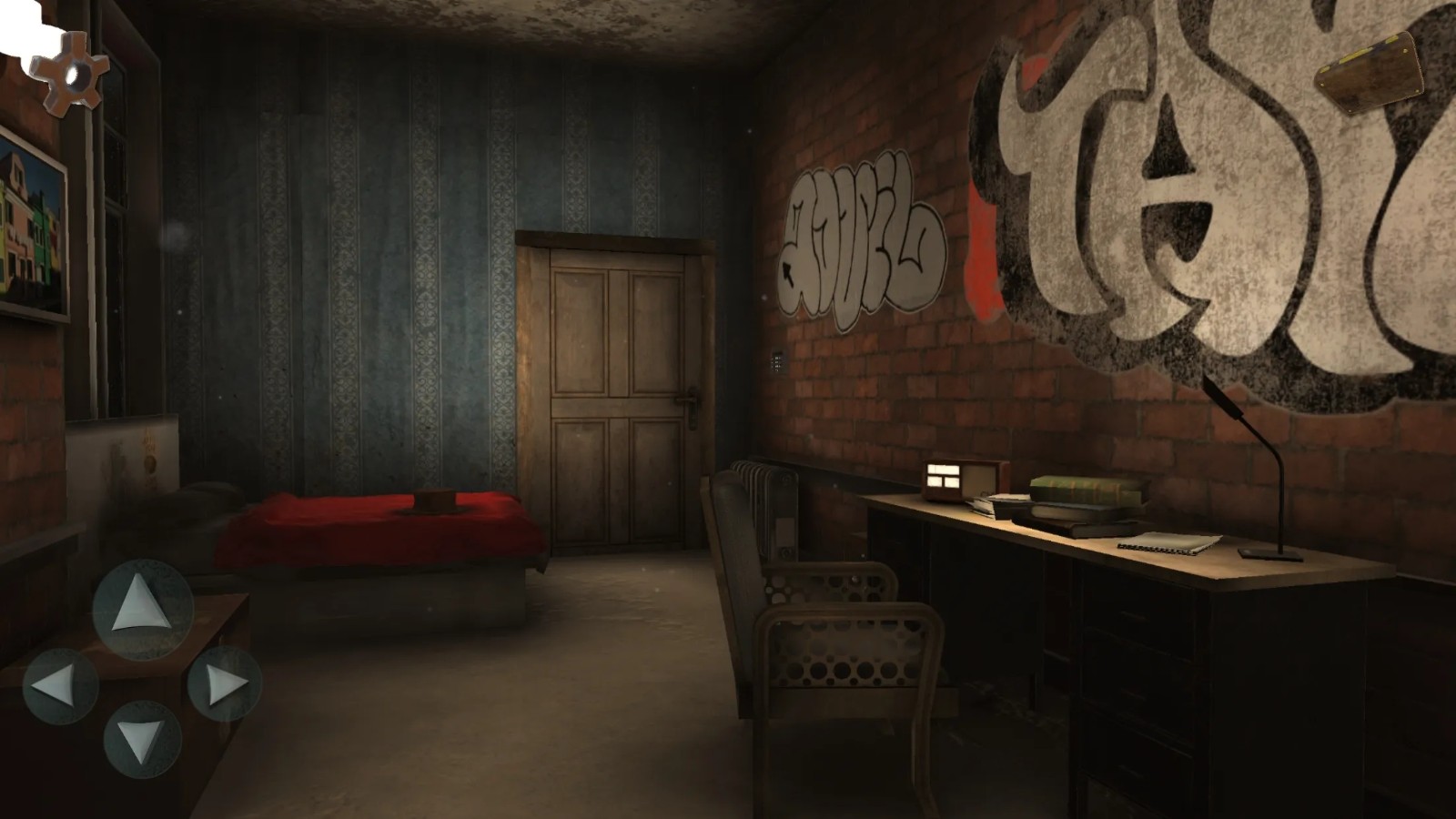The height and width of the screenshot is (819, 1456).
Task: Open the gear settings menu
Action: [69, 73]
